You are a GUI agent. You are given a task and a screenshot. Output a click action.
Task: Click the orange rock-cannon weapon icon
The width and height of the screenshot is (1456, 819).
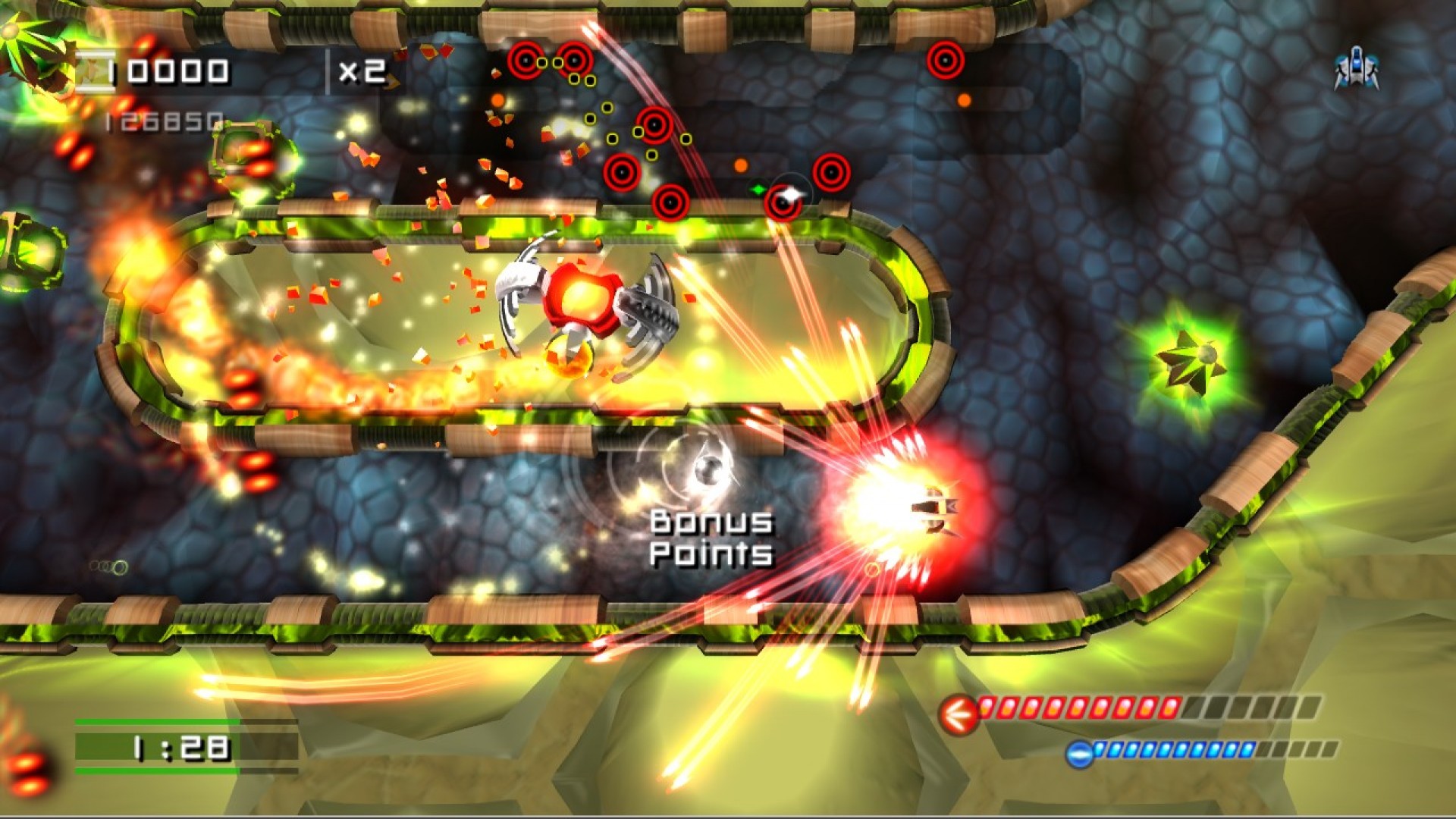962,714
